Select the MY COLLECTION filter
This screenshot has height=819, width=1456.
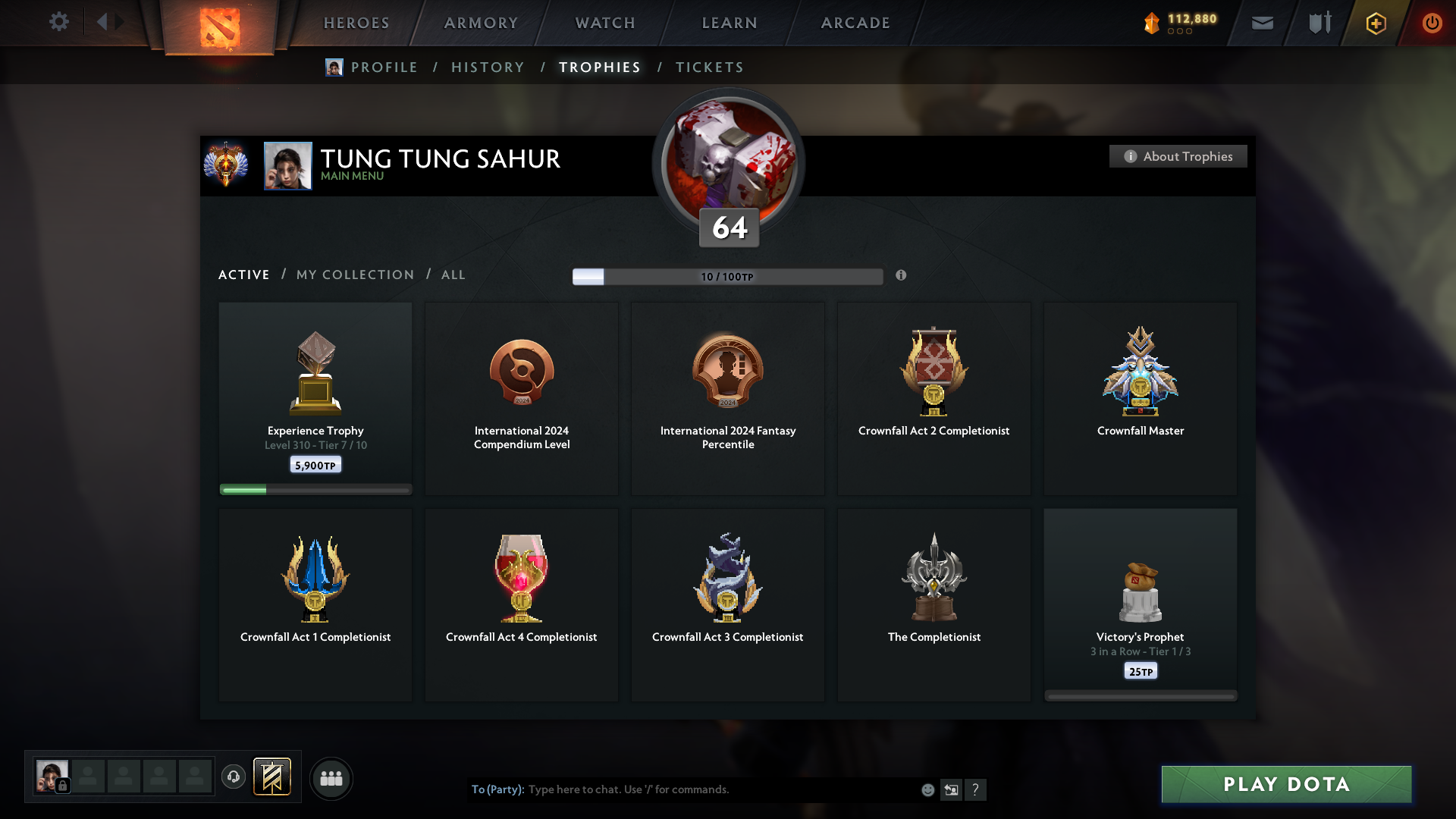pyautogui.click(x=354, y=275)
